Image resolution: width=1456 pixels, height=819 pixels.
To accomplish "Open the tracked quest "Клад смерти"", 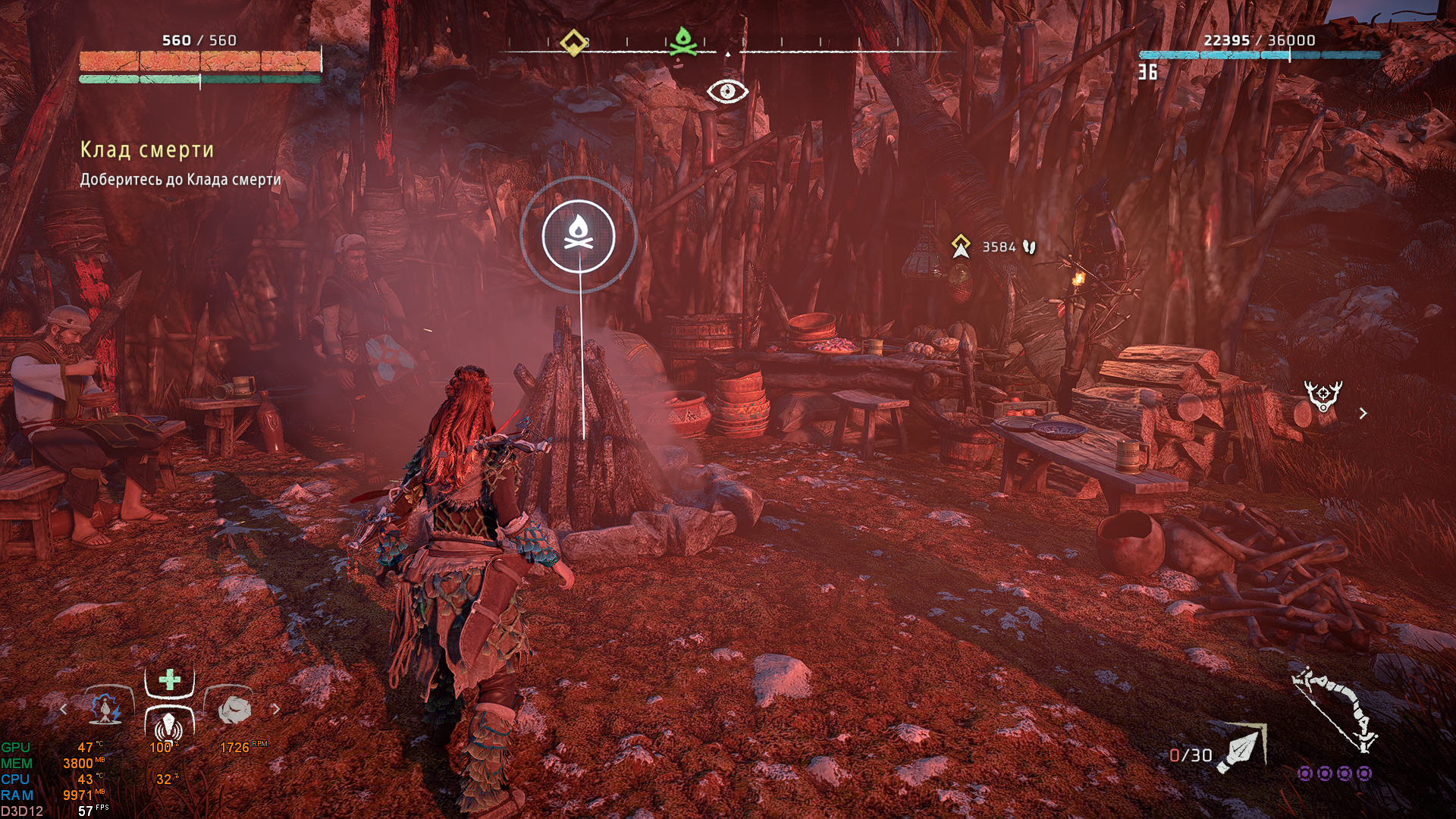I will pos(147,150).
